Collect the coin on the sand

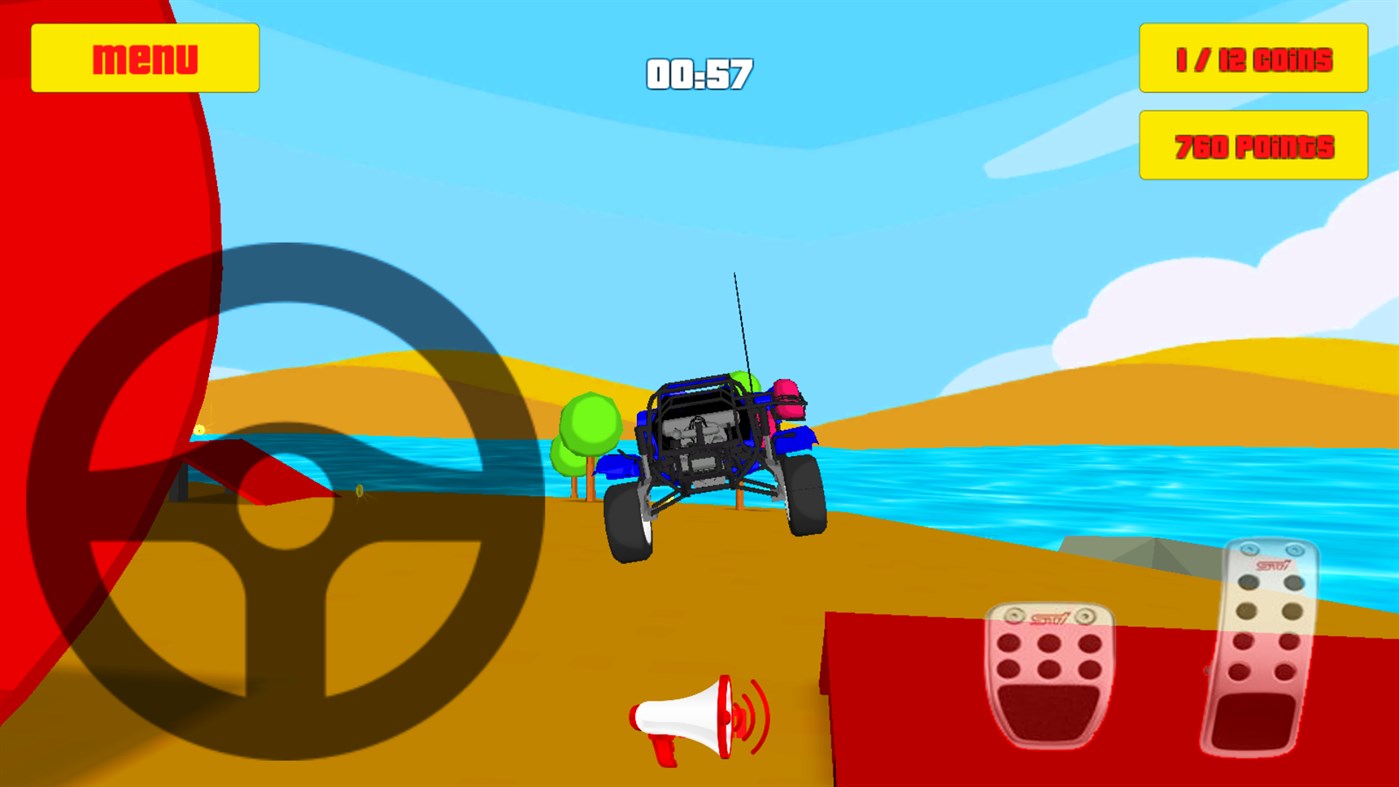(x=357, y=492)
